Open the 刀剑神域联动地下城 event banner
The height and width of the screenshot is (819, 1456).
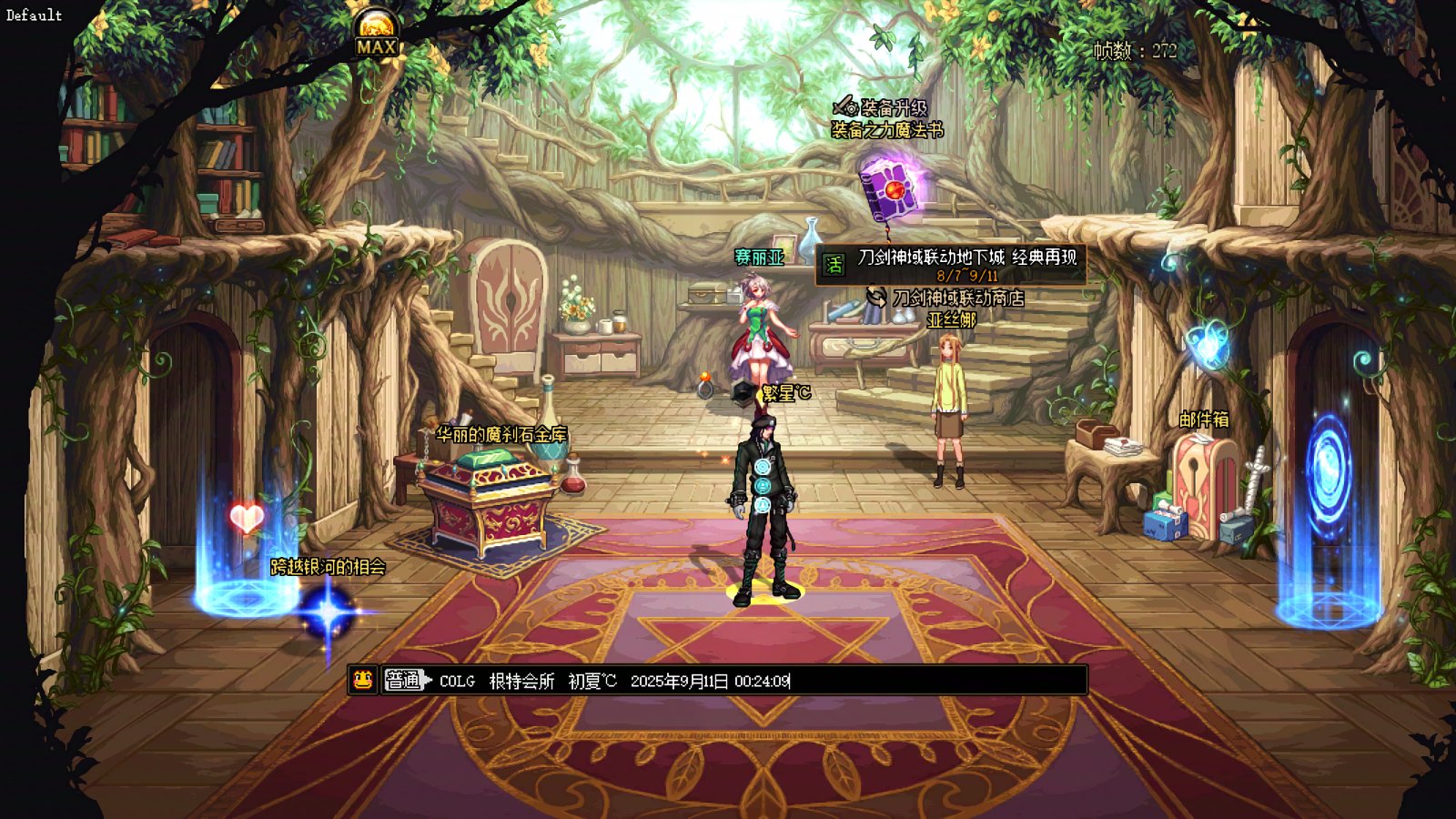click(951, 265)
